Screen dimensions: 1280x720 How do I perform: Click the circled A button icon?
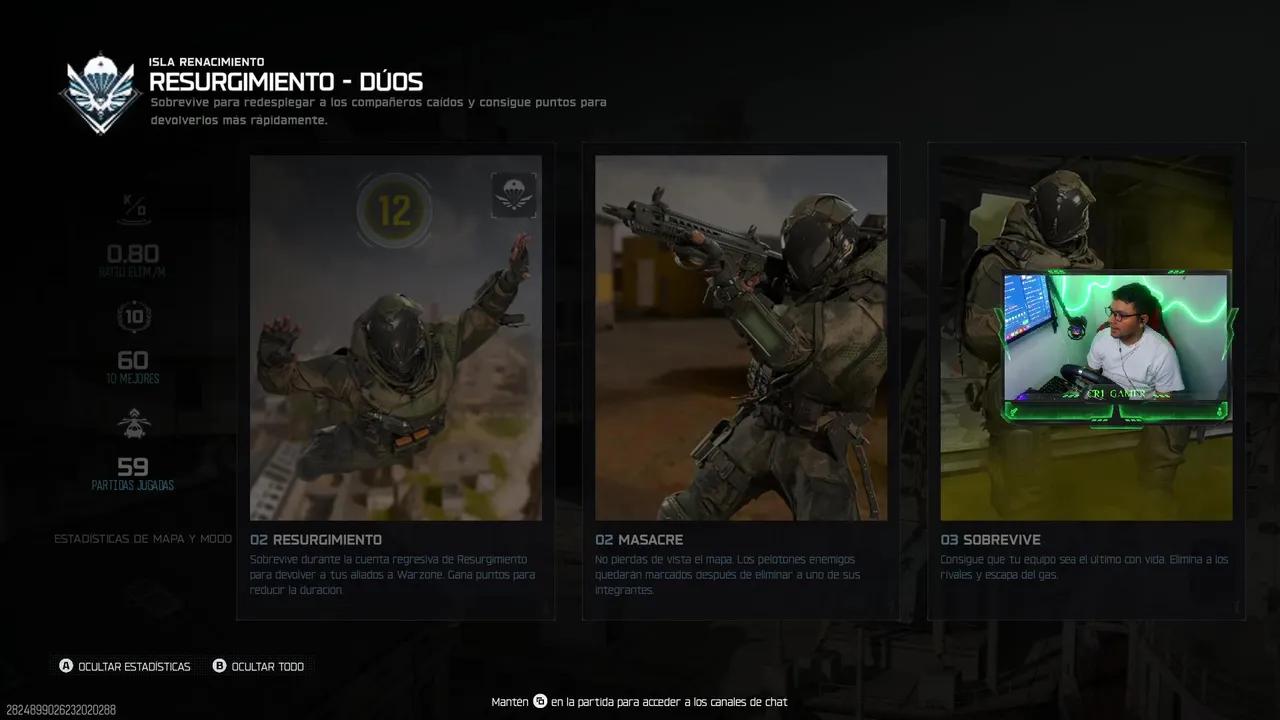[66, 665]
